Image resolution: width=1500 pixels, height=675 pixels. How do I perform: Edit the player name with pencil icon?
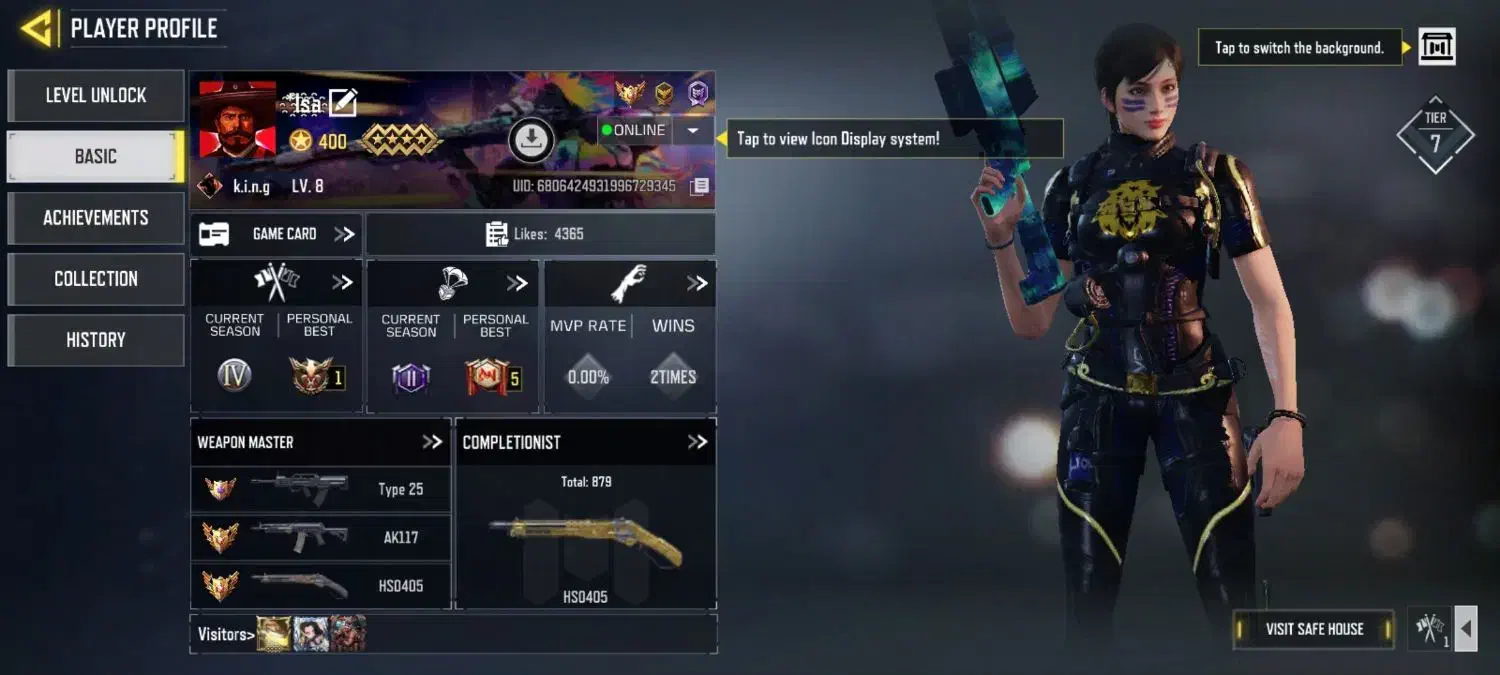coord(343,102)
